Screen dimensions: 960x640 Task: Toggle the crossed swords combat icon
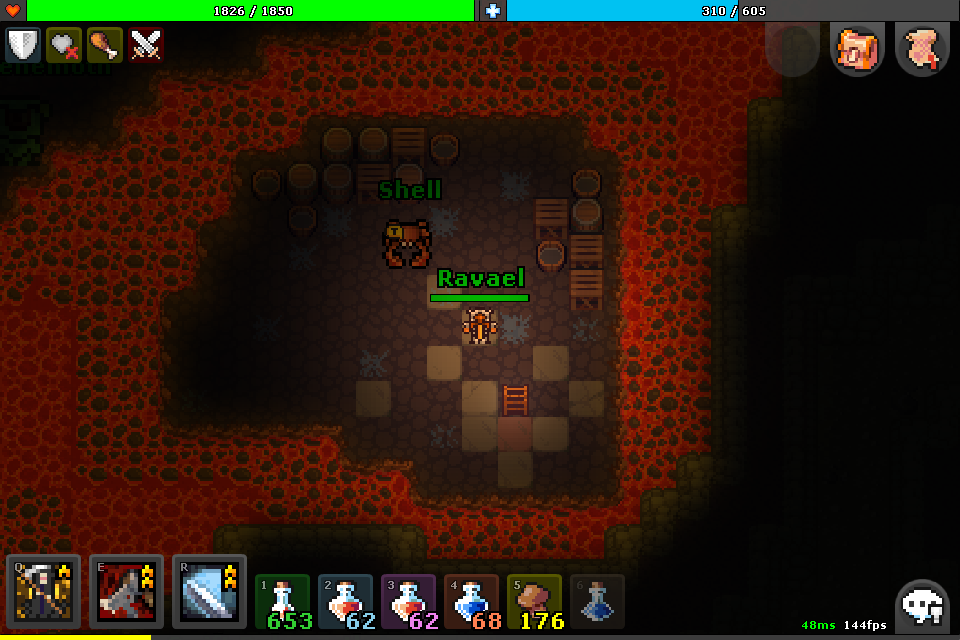tap(146, 45)
